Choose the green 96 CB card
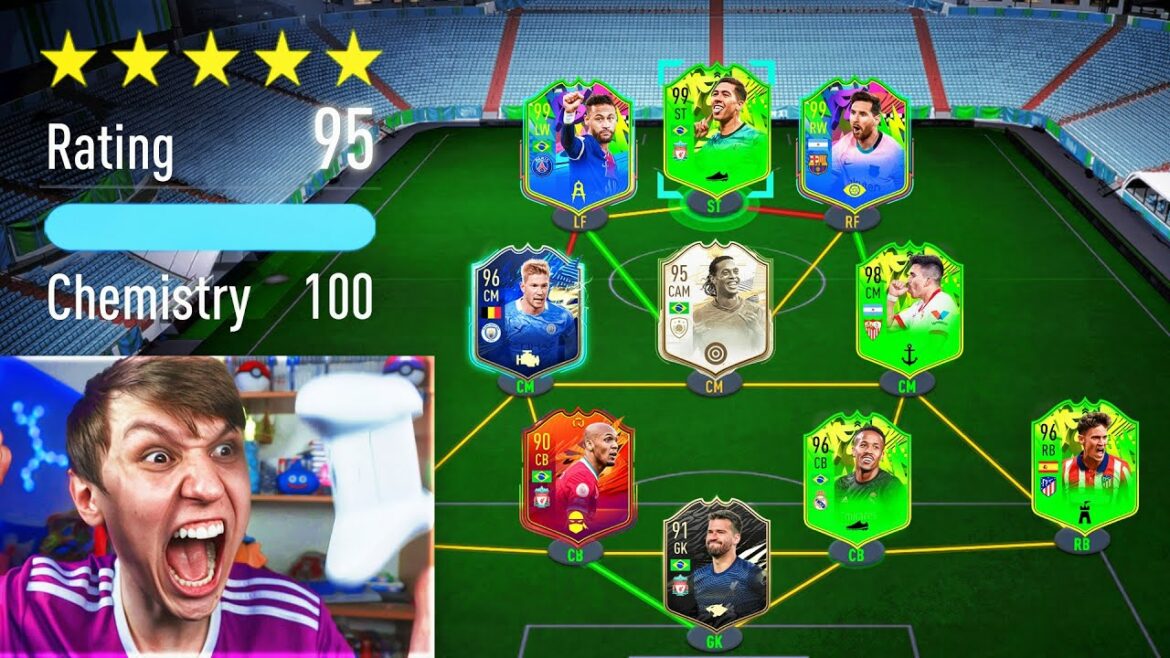This screenshot has height=658, width=1170. (x=857, y=478)
